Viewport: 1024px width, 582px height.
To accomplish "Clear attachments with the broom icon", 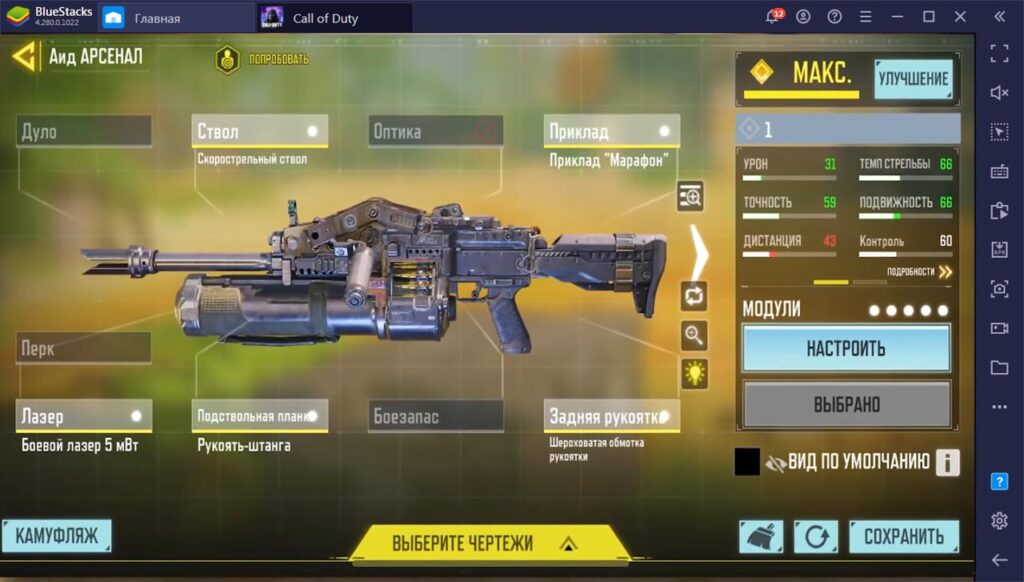I will 761,537.
